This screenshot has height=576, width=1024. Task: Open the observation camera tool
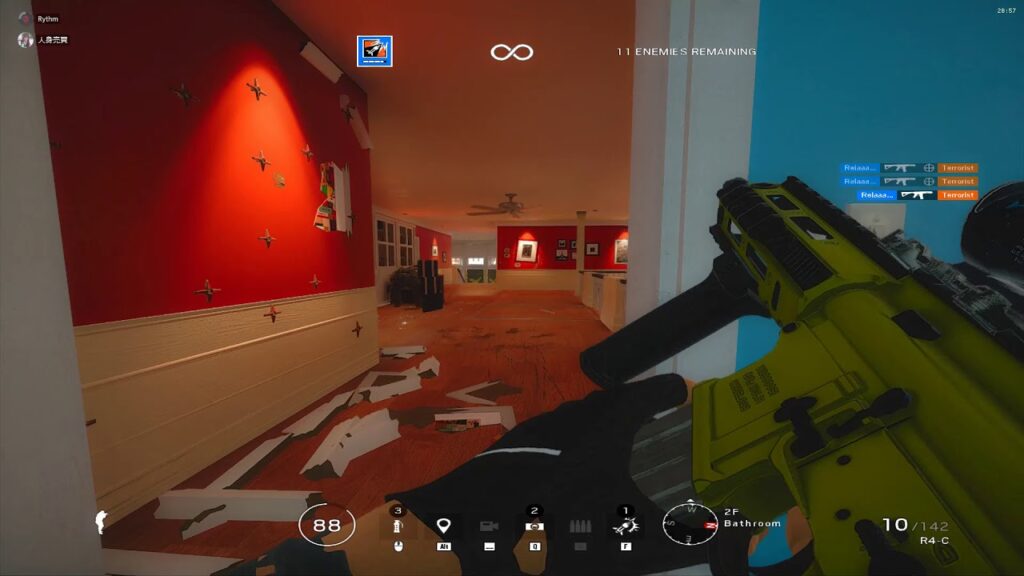(x=488, y=526)
